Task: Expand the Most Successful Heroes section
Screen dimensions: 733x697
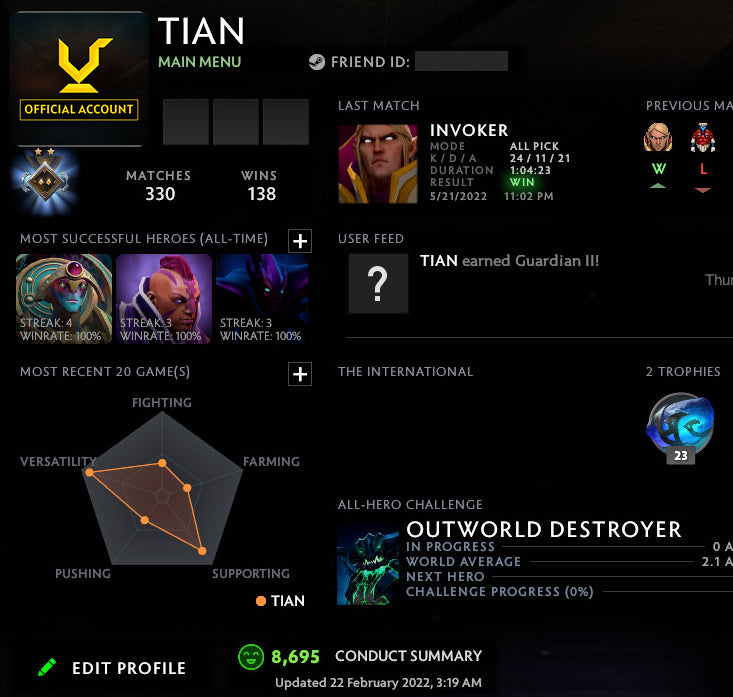Action: pyautogui.click(x=300, y=240)
